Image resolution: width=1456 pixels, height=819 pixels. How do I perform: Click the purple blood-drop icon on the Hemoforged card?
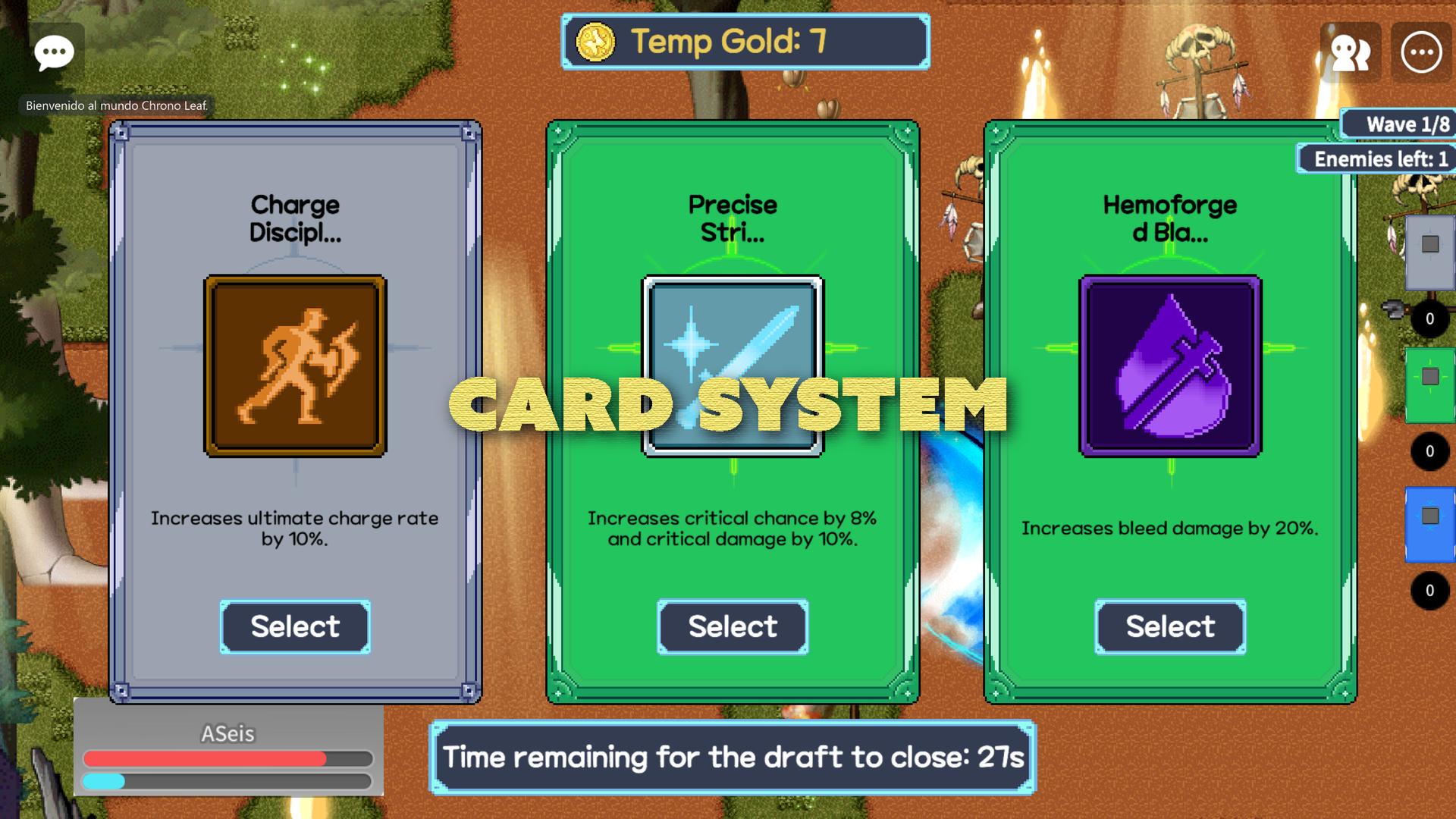pyautogui.click(x=1169, y=366)
